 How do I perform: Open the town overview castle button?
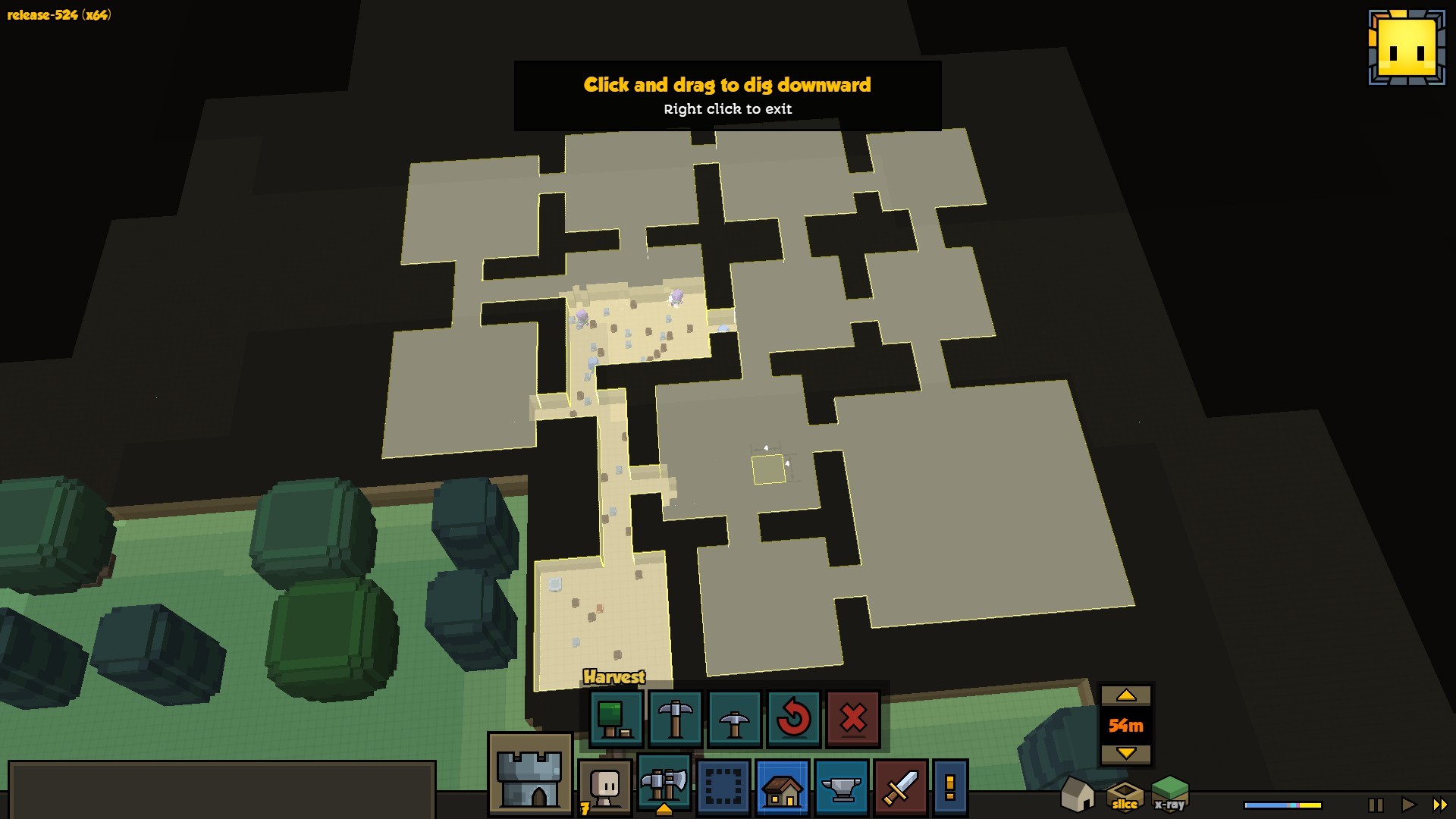pos(529,776)
